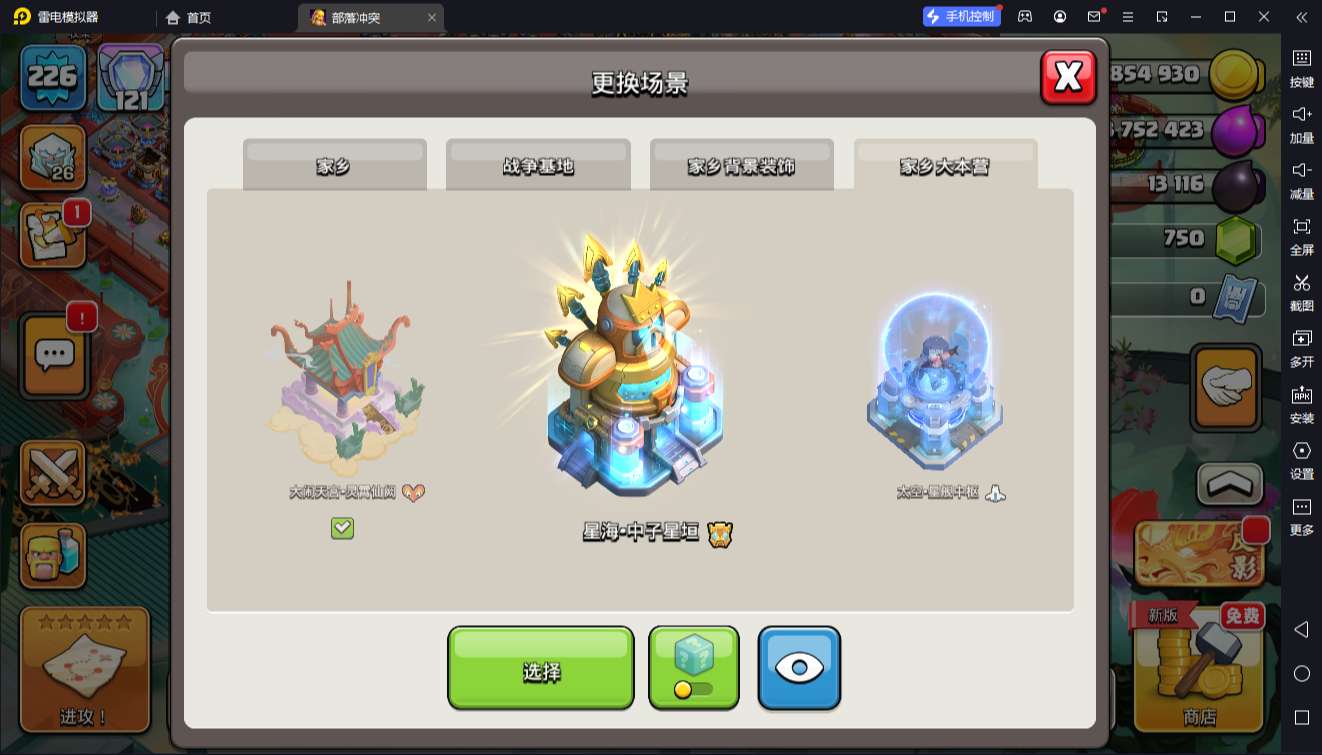1322x755 pixels.
Task: Switch to the 家乡 tab
Action: tap(334, 166)
